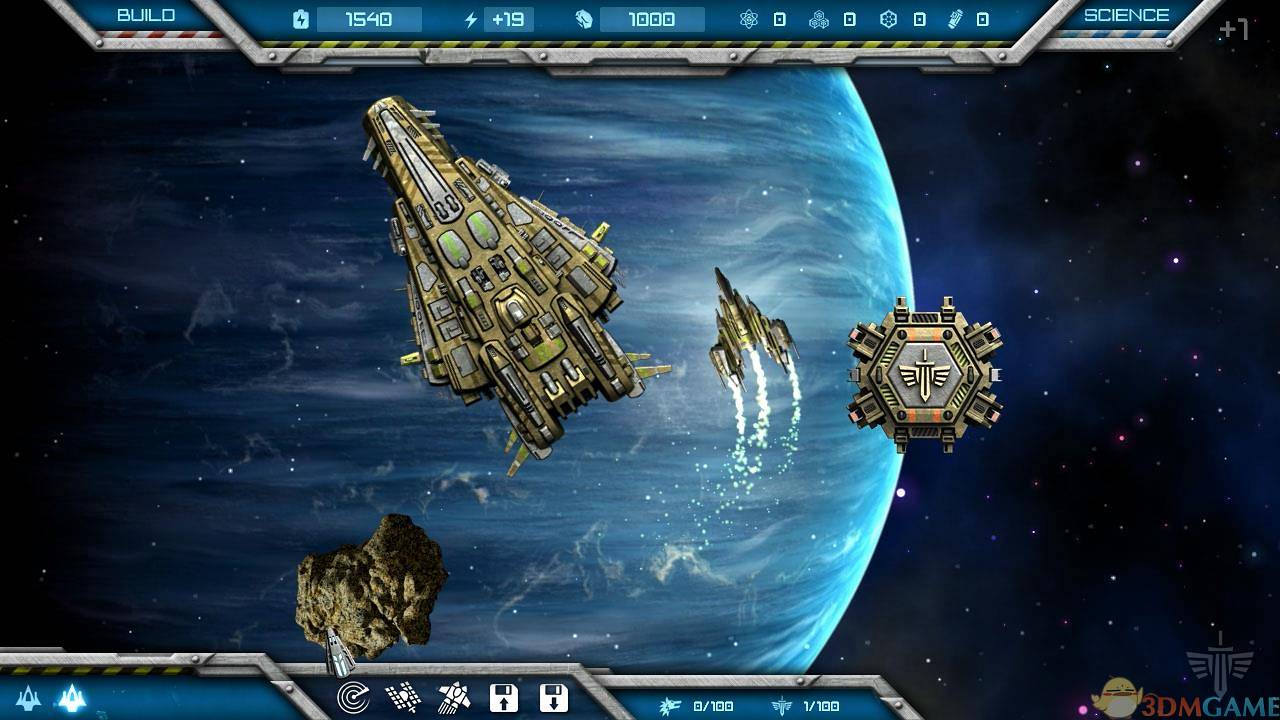Toggle the right highlighted ship indicator at bottom left
The image size is (1280, 720).
coord(72,700)
